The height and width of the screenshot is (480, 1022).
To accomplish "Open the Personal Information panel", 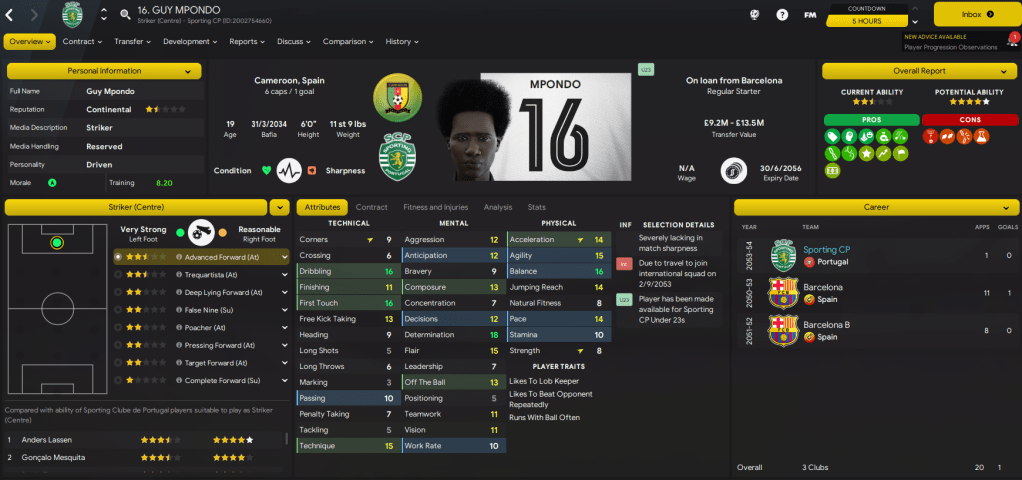I will click(x=104, y=72).
